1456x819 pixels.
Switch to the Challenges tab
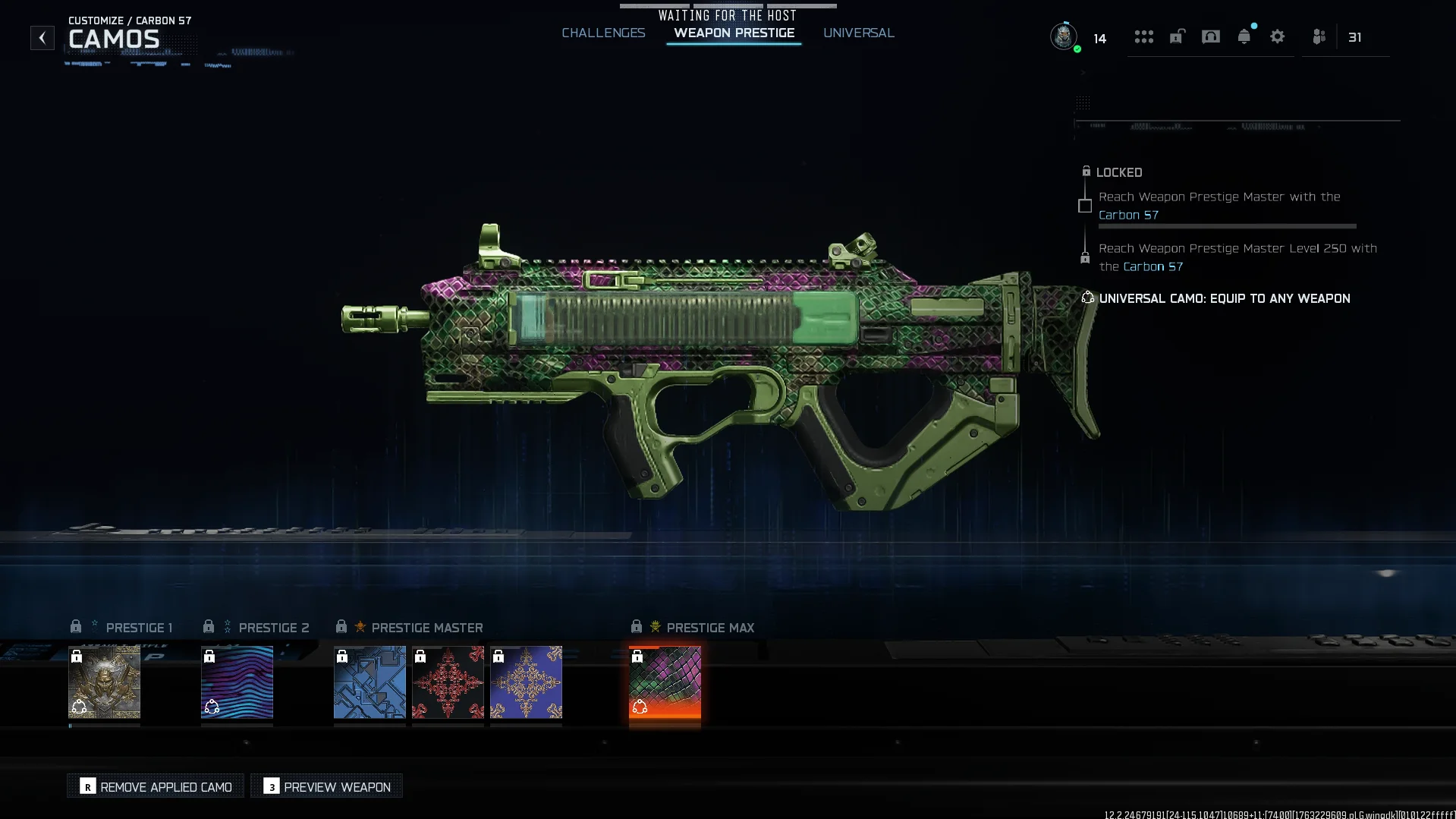tap(603, 33)
